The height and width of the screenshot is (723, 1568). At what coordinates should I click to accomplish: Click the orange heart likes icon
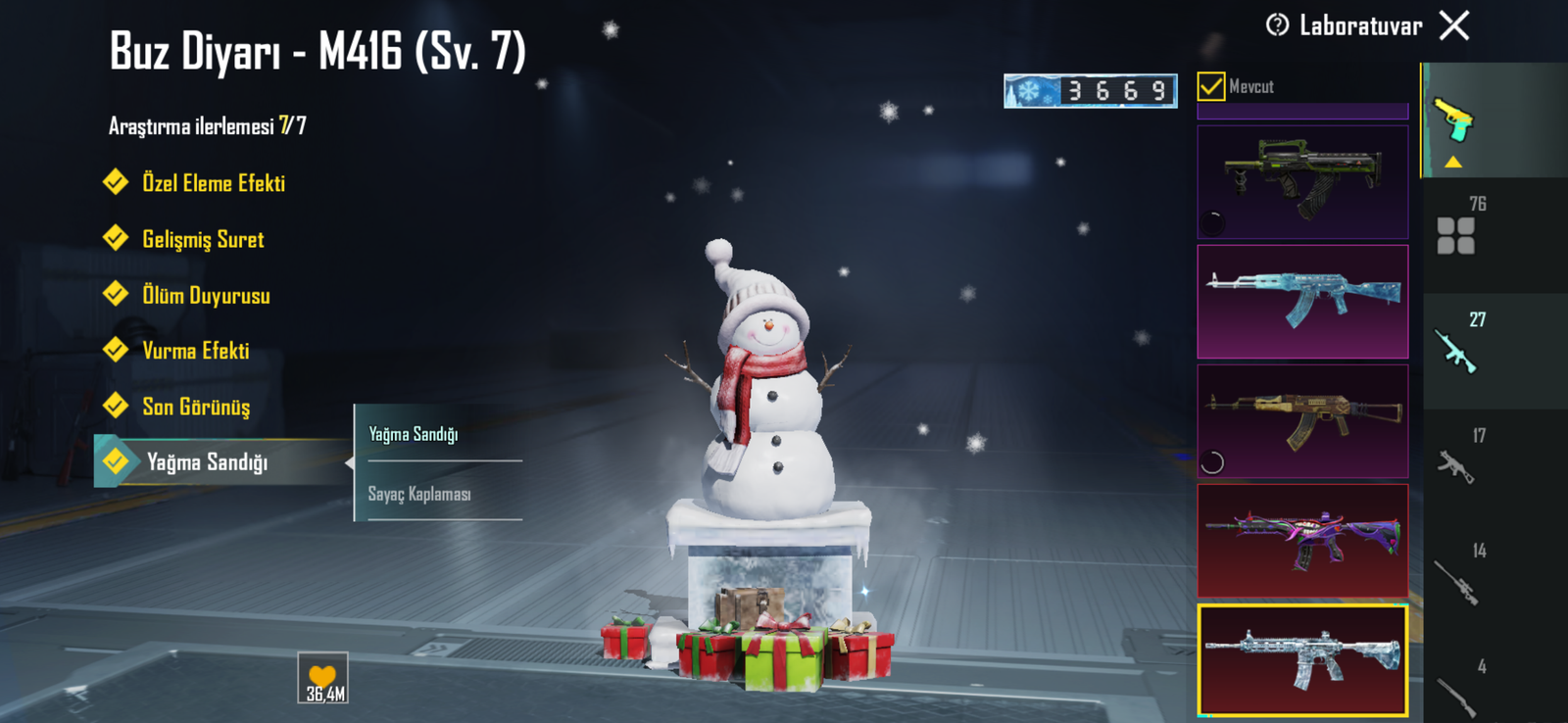click(322, 678)
